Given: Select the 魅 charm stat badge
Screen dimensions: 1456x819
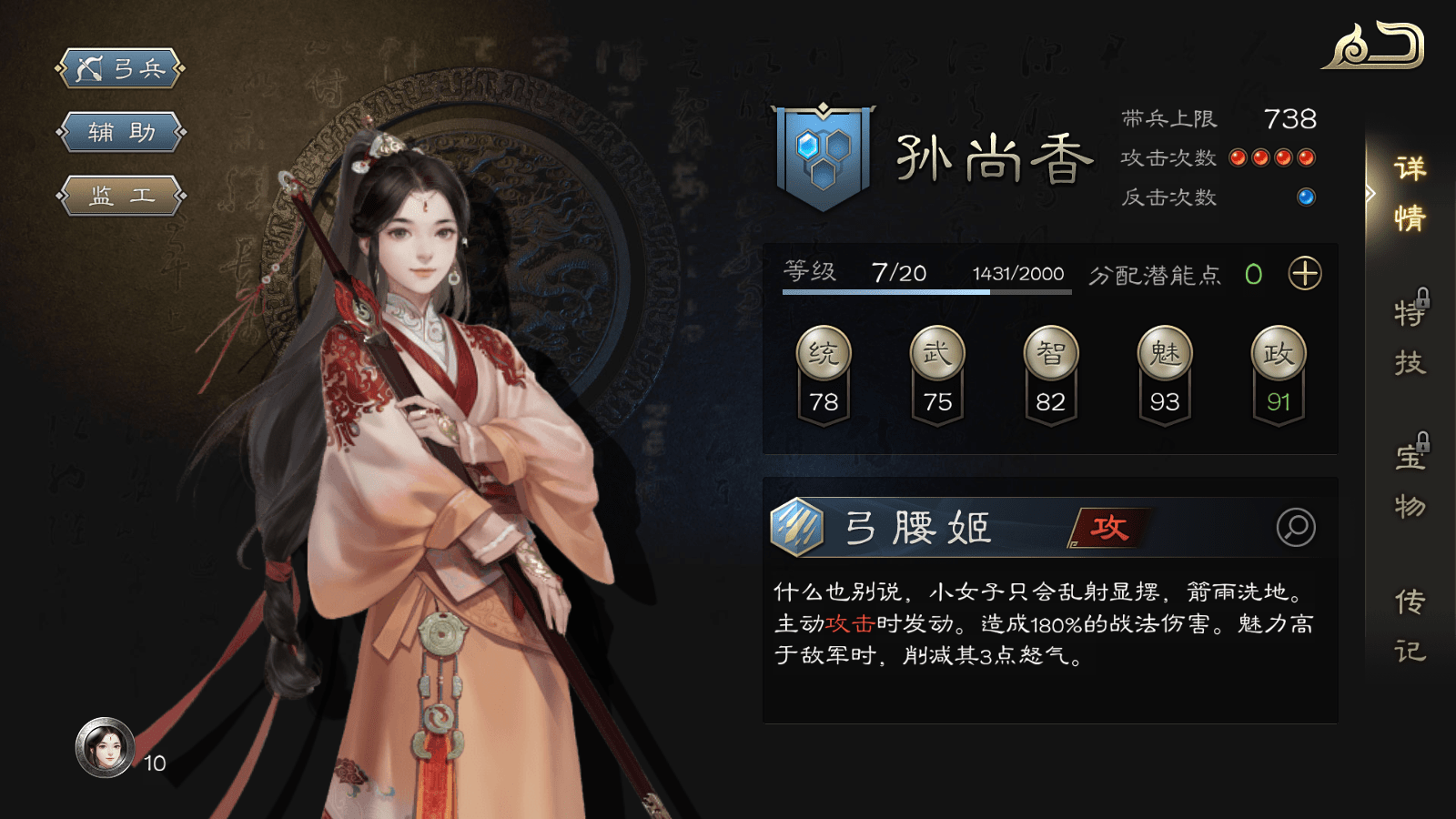Looking at the screenshot, I should click(1165, 353).
